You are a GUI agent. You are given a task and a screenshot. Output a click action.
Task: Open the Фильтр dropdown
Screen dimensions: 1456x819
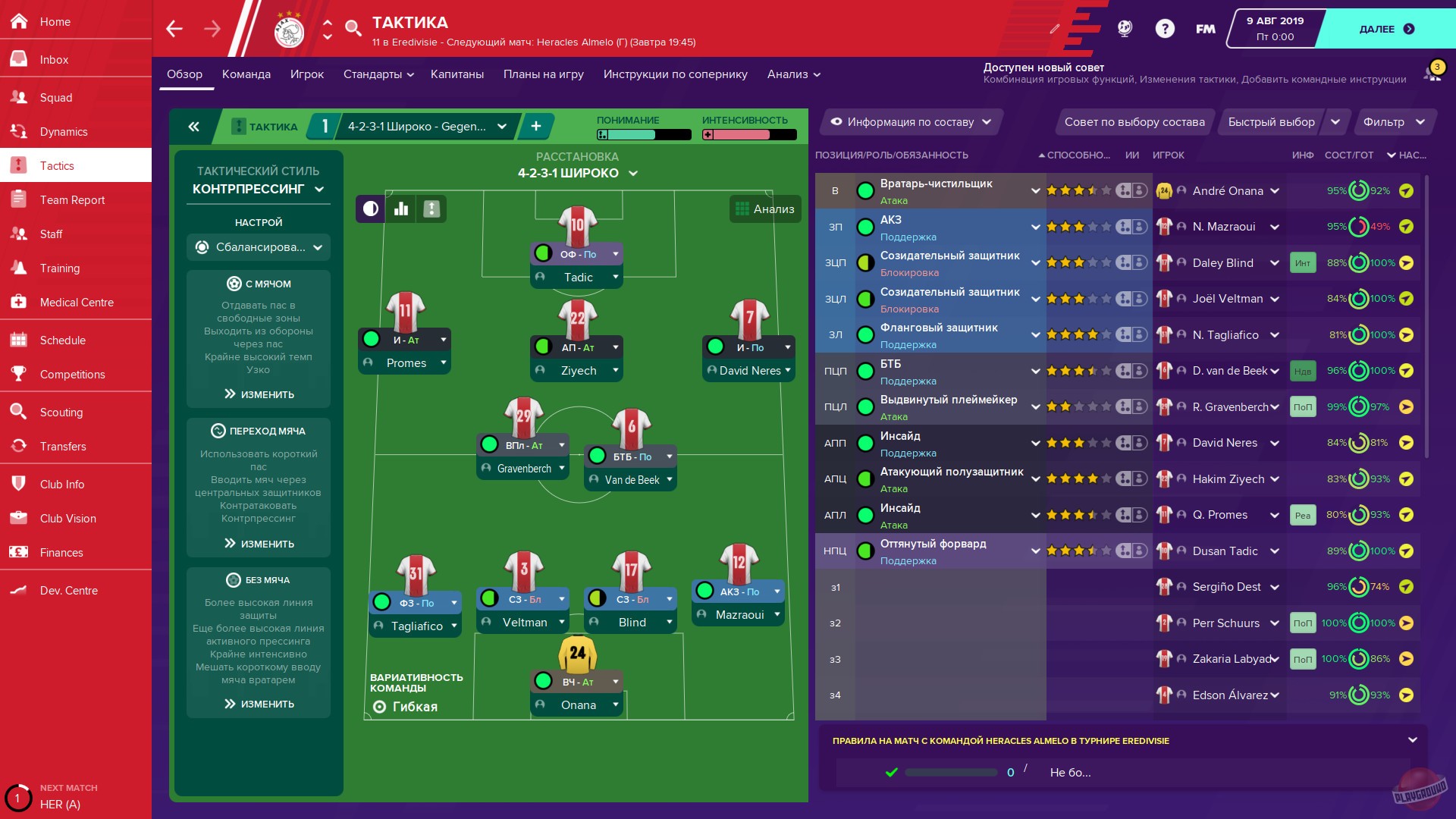[x=1394, y=121]
